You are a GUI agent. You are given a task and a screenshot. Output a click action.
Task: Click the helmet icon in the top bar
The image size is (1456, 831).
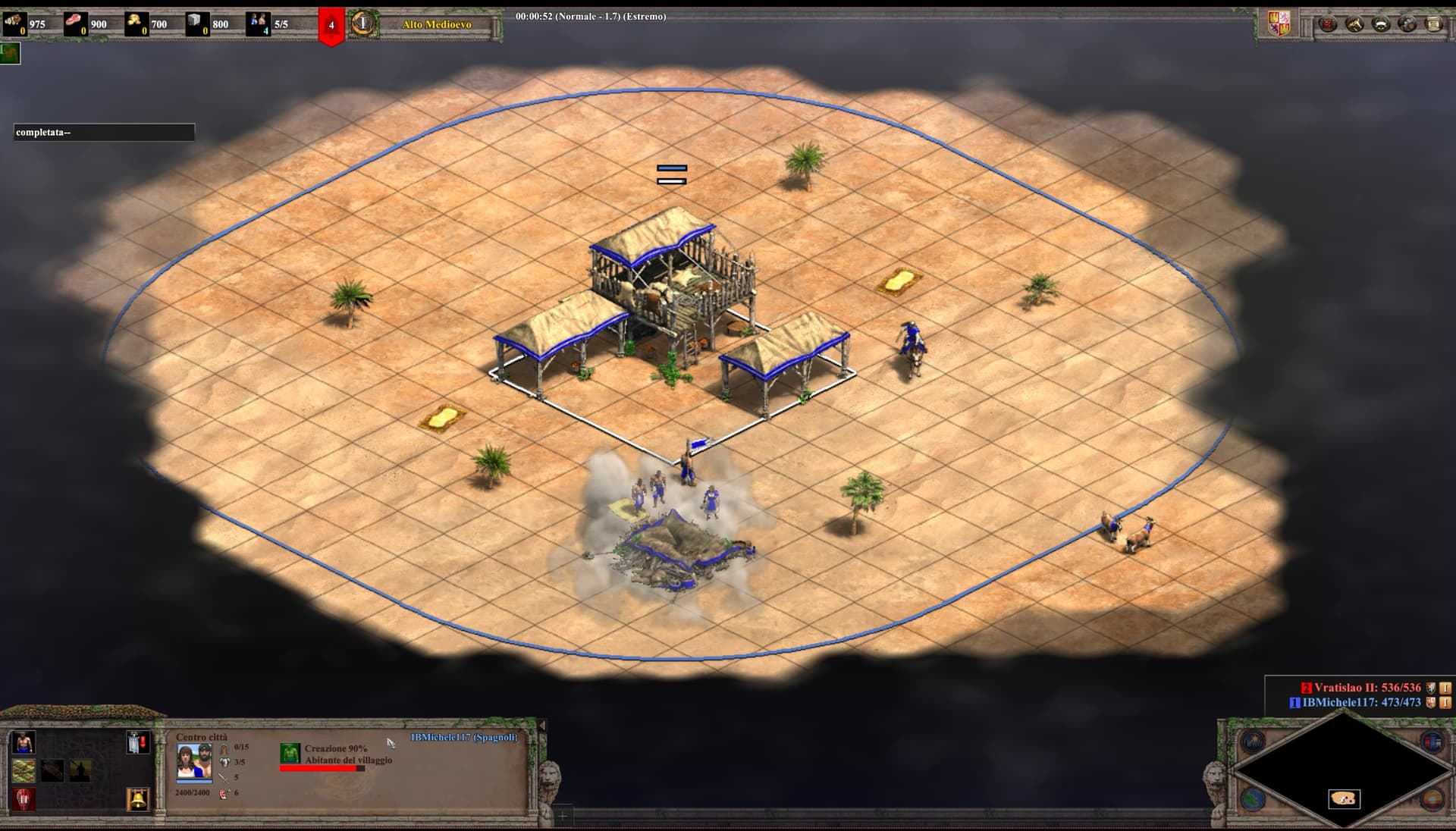tap(1407, 24)
